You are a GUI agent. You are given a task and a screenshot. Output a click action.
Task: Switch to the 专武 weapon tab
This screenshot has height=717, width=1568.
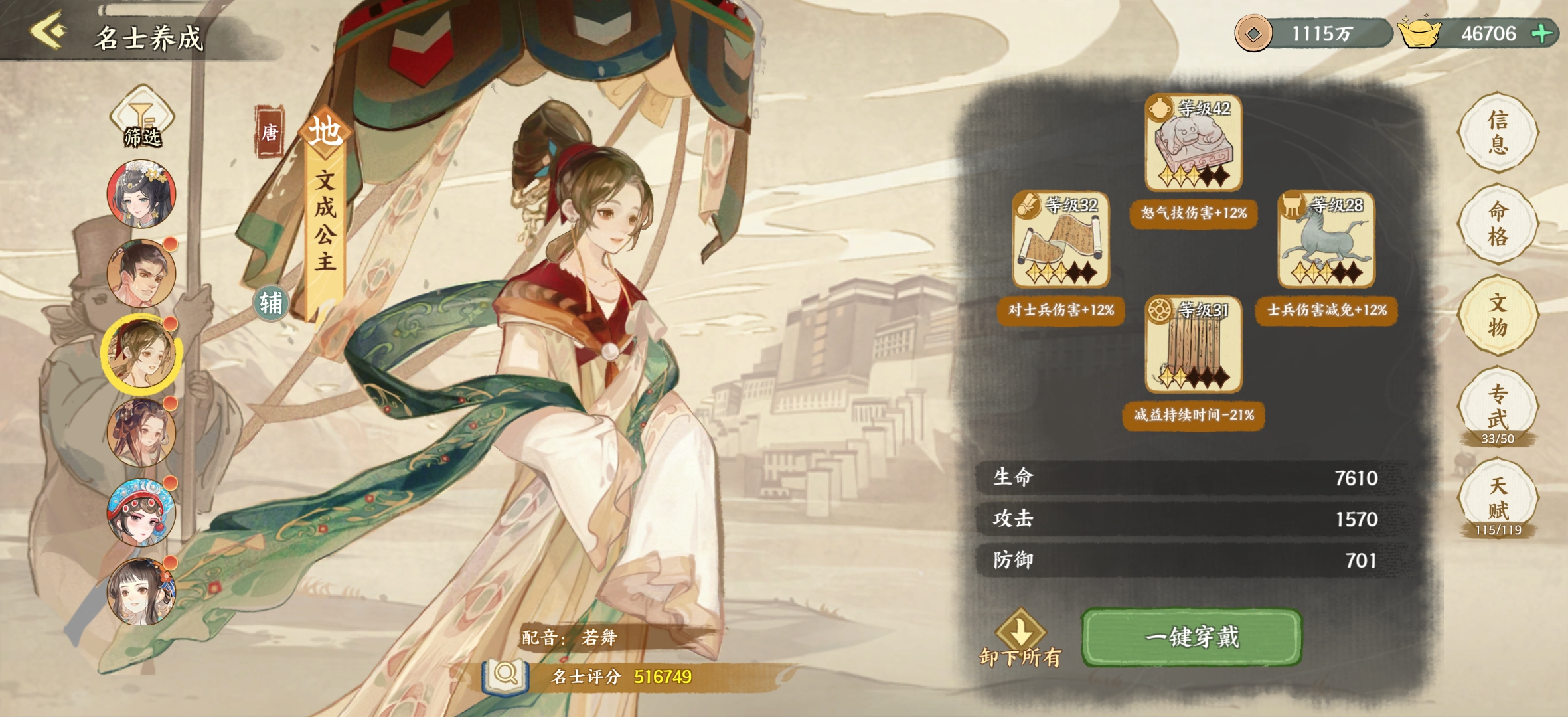point(1498,407)
